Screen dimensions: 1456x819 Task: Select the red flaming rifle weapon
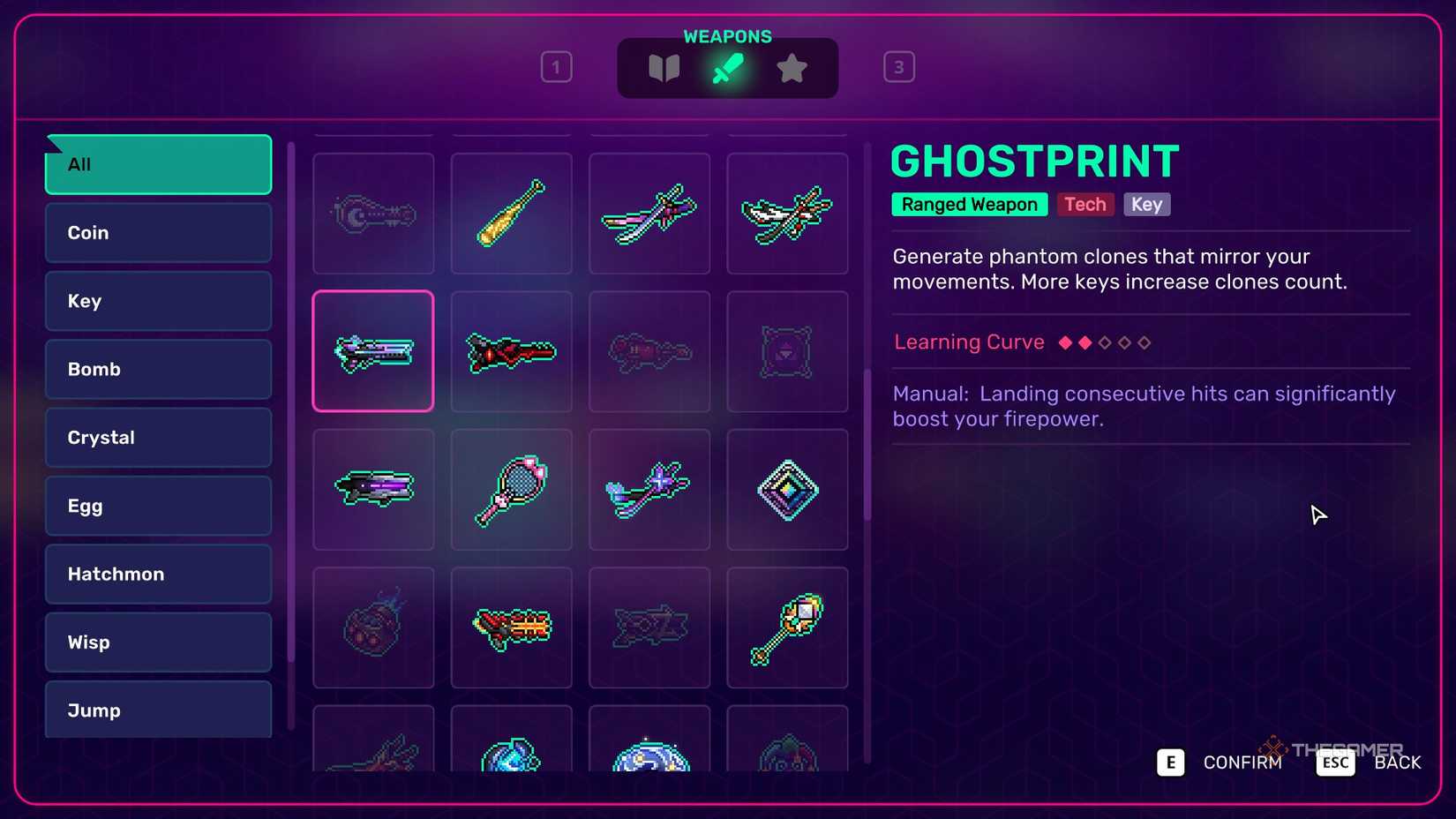pyautogui.click(x=512, y=628)
